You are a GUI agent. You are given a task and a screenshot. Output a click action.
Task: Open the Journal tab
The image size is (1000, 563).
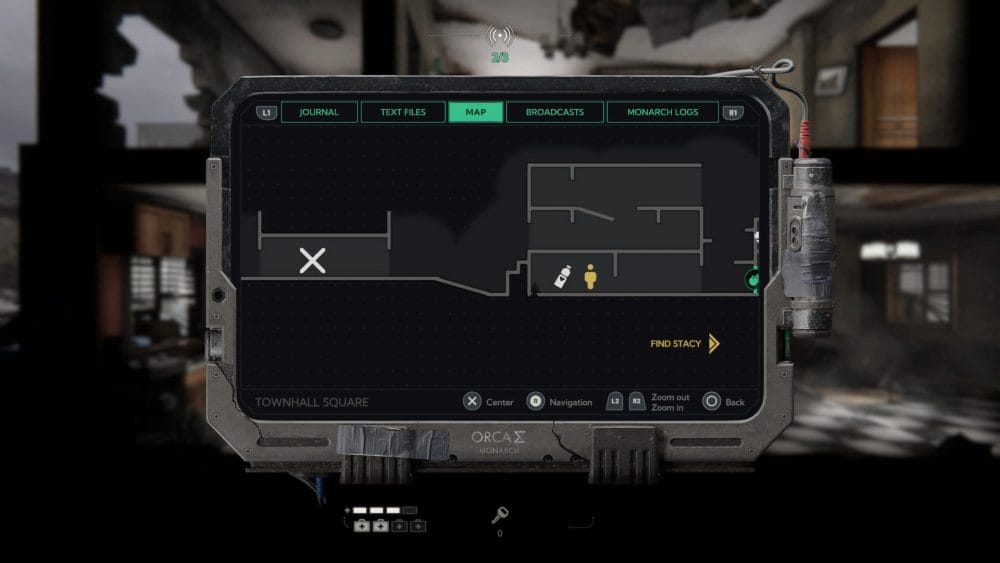[319, 112]
